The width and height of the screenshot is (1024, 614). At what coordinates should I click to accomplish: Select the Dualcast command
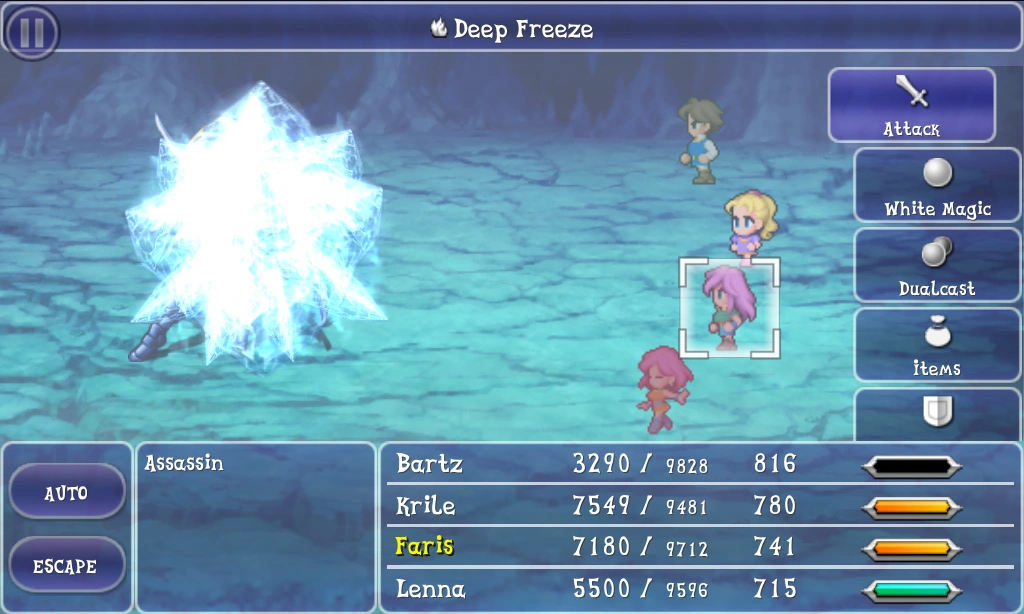pos(937,265)
